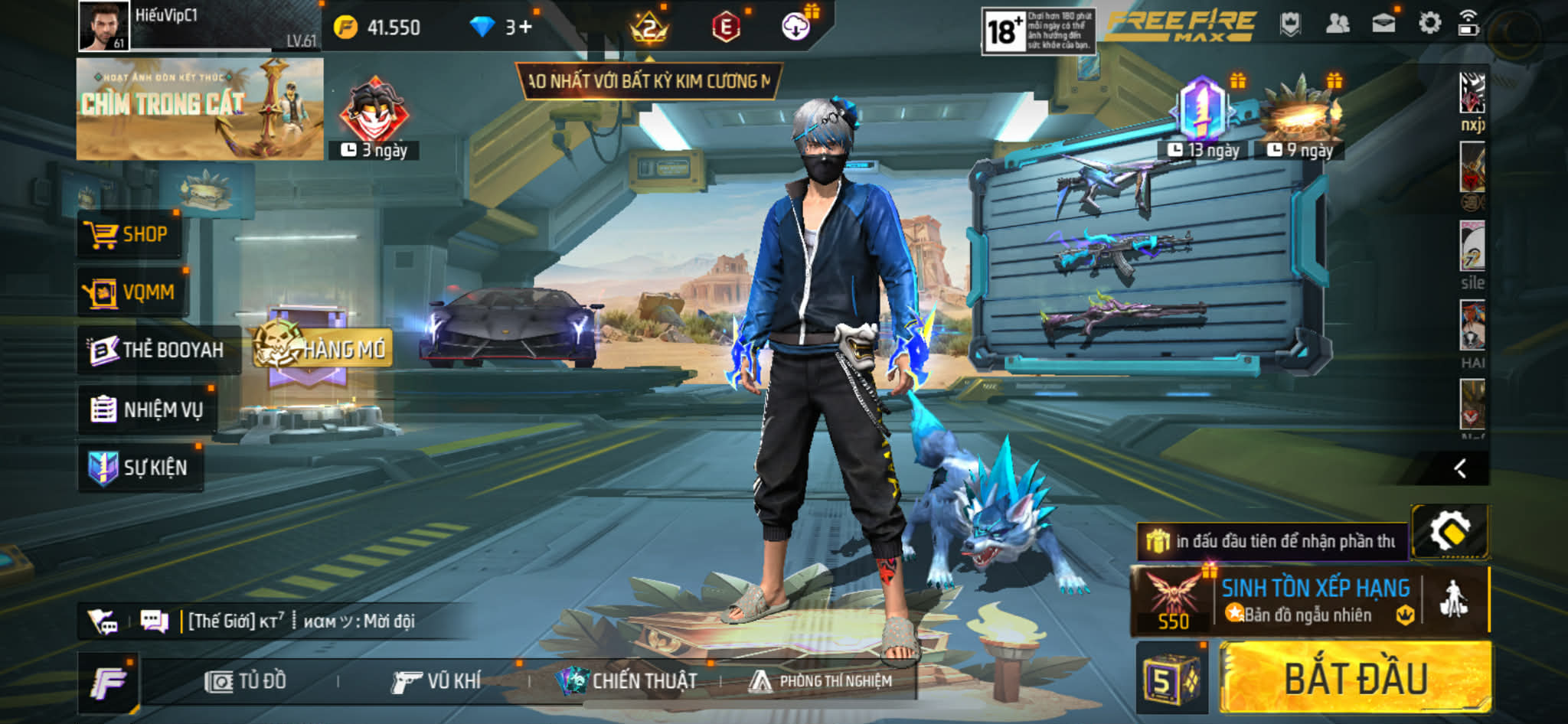
Task: Tap the yellow BẮT ĐẦU start button
Action: 1354,677
